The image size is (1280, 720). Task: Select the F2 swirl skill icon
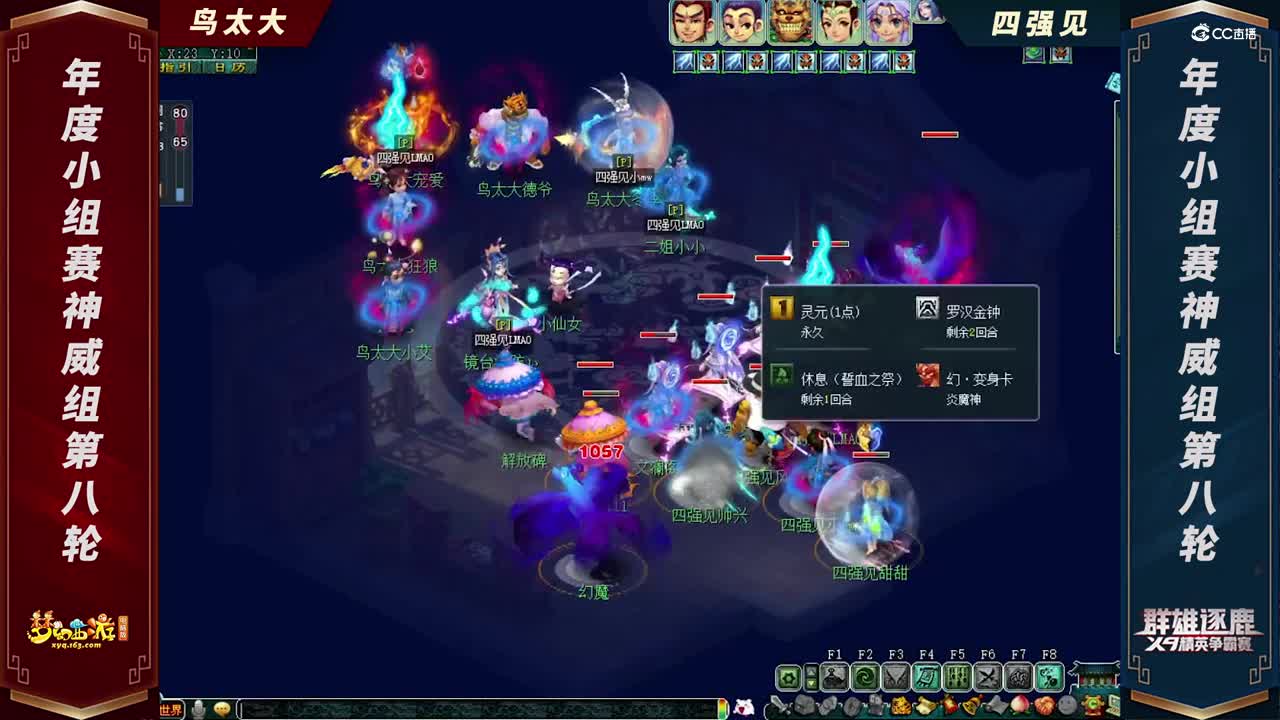click(x=865, y=678)
